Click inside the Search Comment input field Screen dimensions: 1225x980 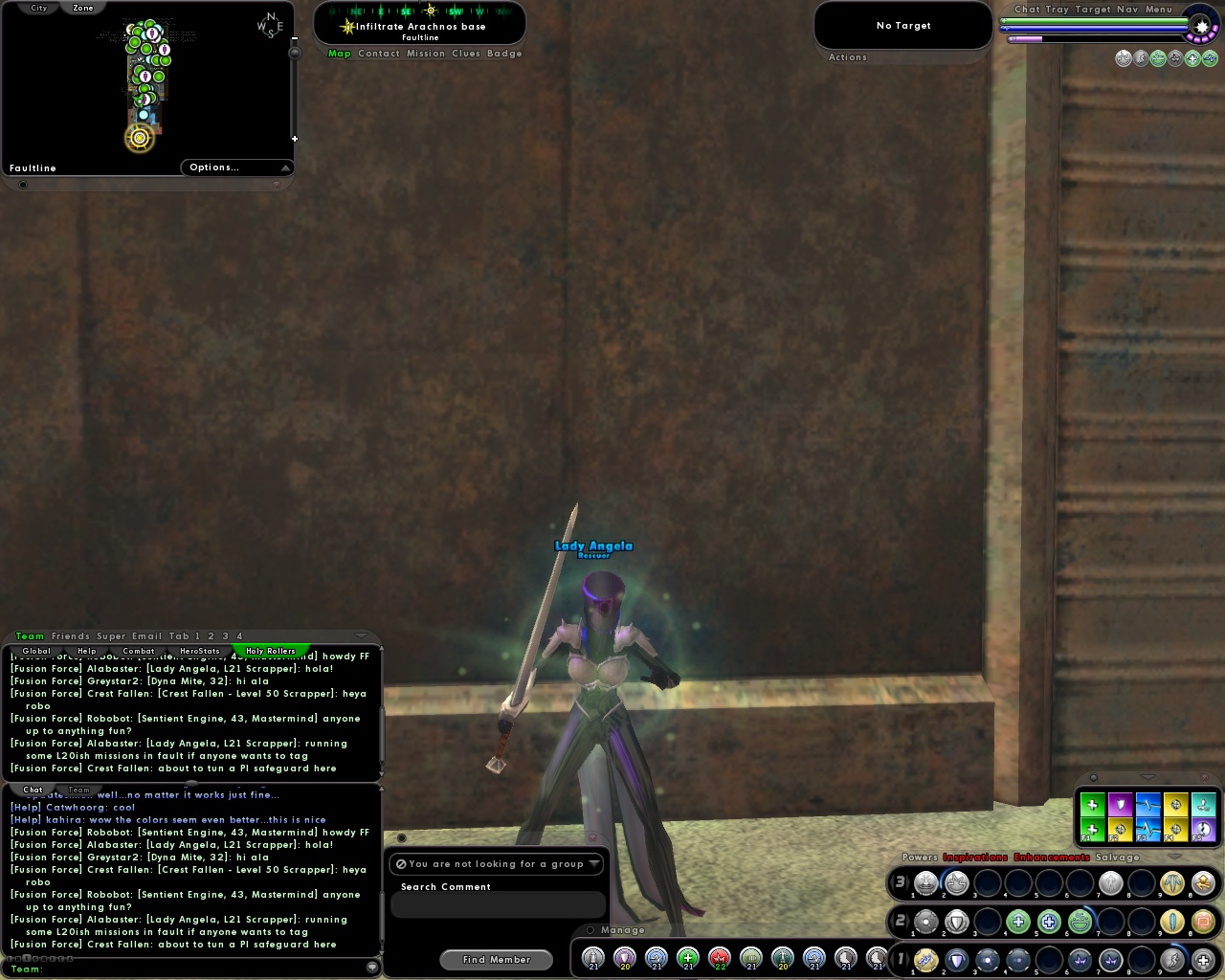click(498, 904)
